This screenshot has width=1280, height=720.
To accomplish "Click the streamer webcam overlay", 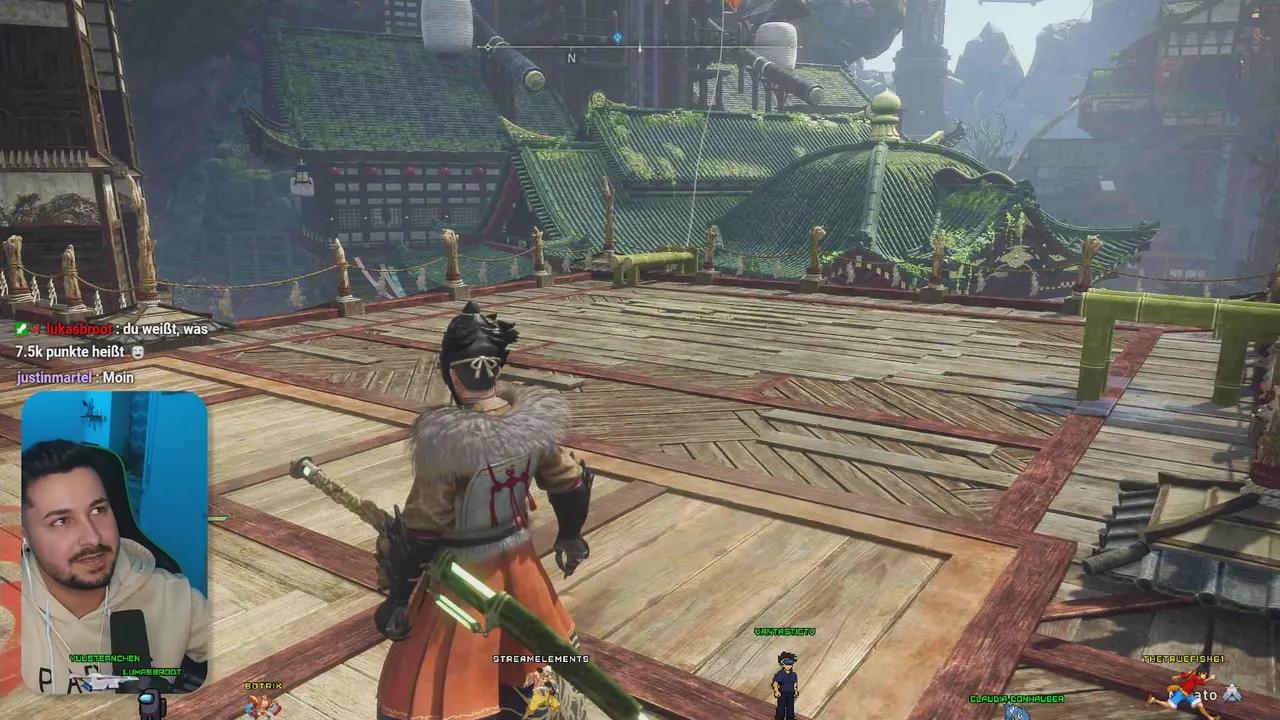I will (113, 542).
